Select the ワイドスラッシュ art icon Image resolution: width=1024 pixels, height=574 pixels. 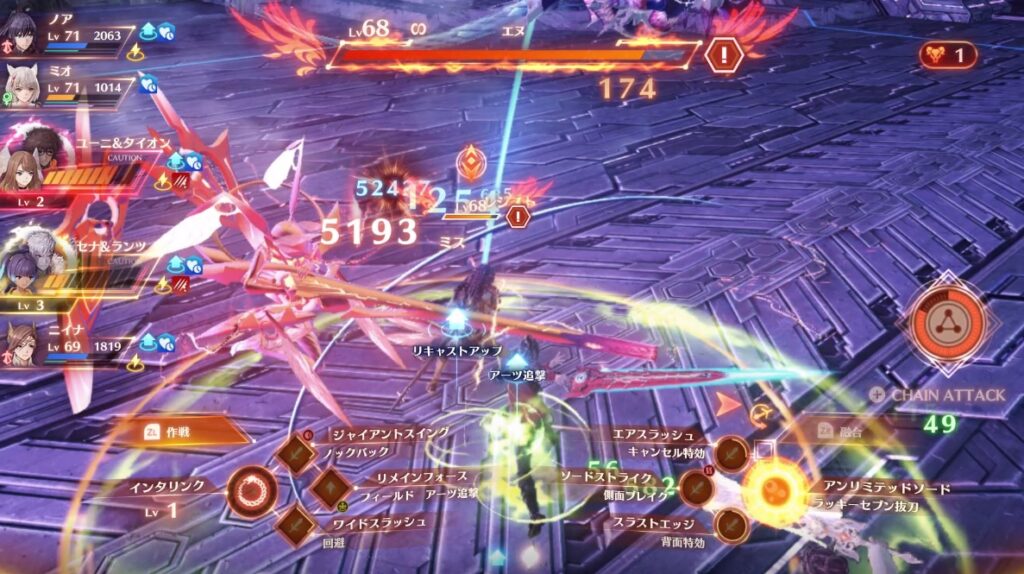tap(297, 523)
